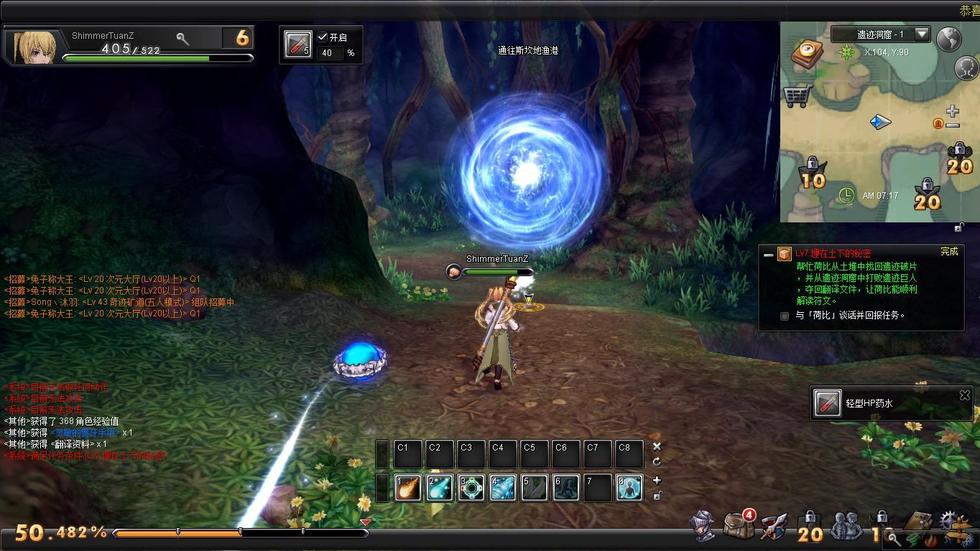
Task: Open the compass book icon on minimap
Action: tap(806, 53)
